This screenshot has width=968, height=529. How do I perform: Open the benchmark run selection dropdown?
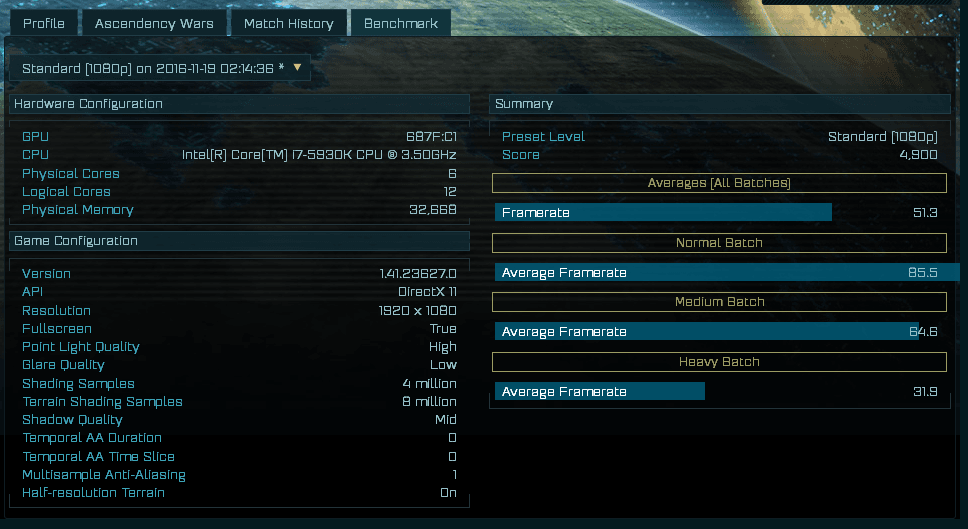coord(160,68)
